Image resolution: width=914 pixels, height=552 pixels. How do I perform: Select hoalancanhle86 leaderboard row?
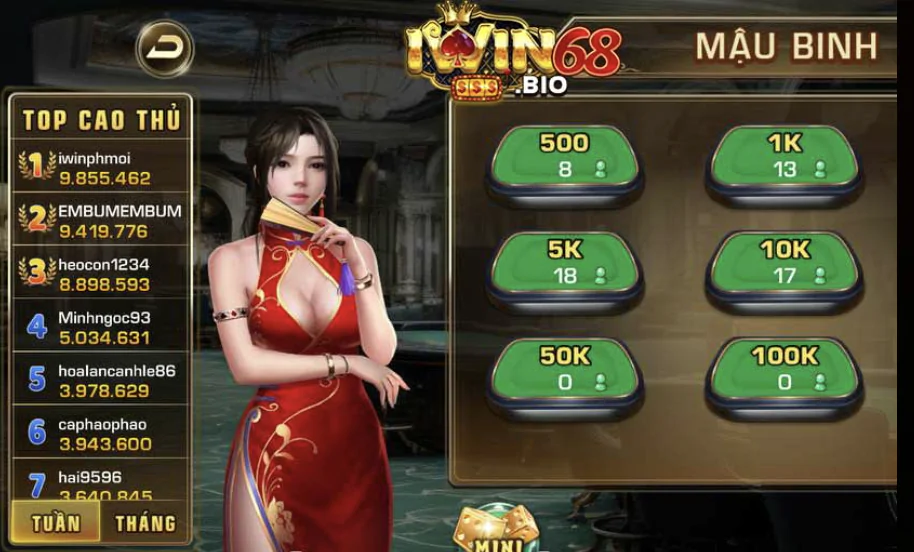100,380
